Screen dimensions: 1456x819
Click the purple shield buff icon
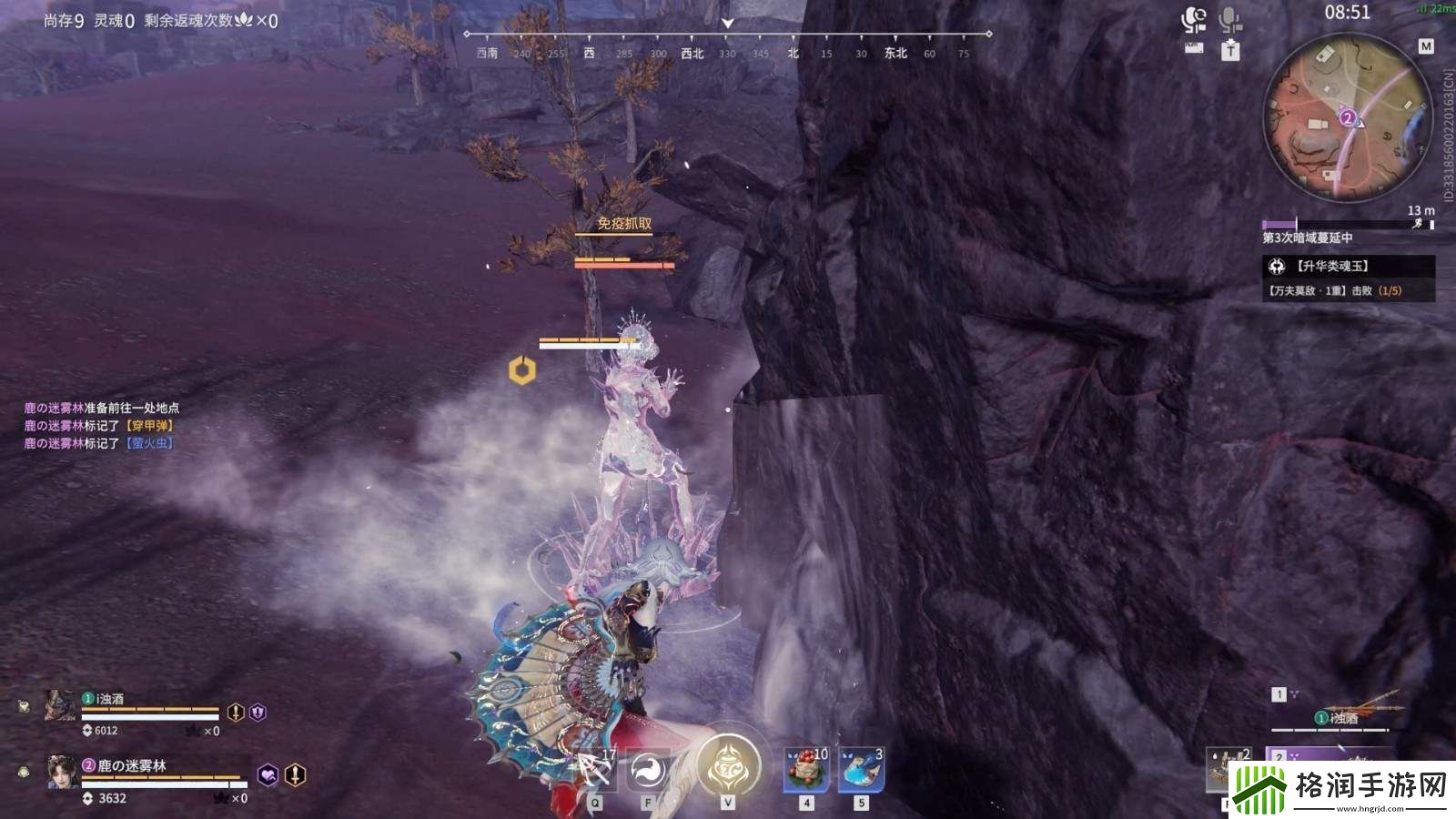click(258, 713)
